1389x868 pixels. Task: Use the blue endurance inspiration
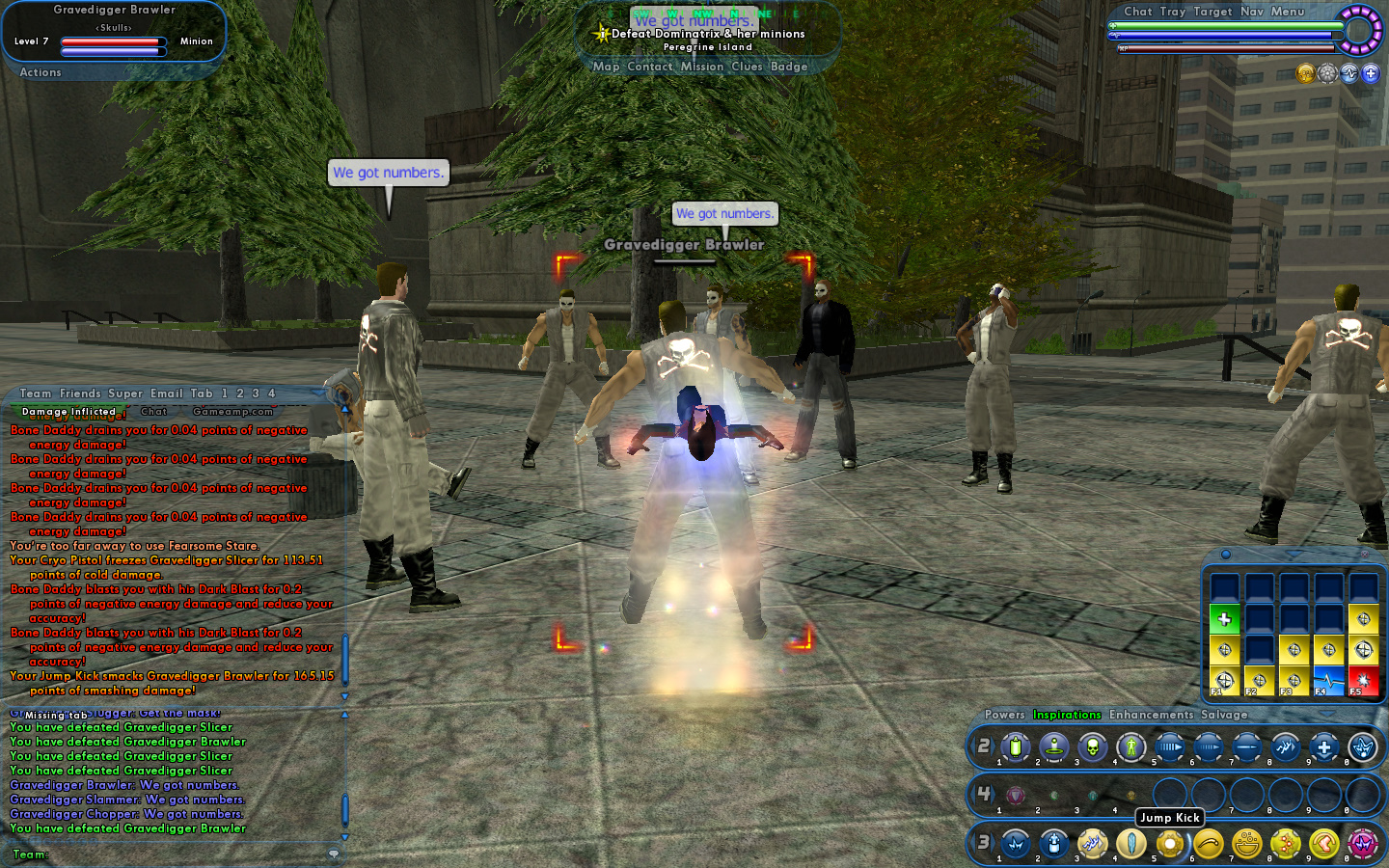1328,681
